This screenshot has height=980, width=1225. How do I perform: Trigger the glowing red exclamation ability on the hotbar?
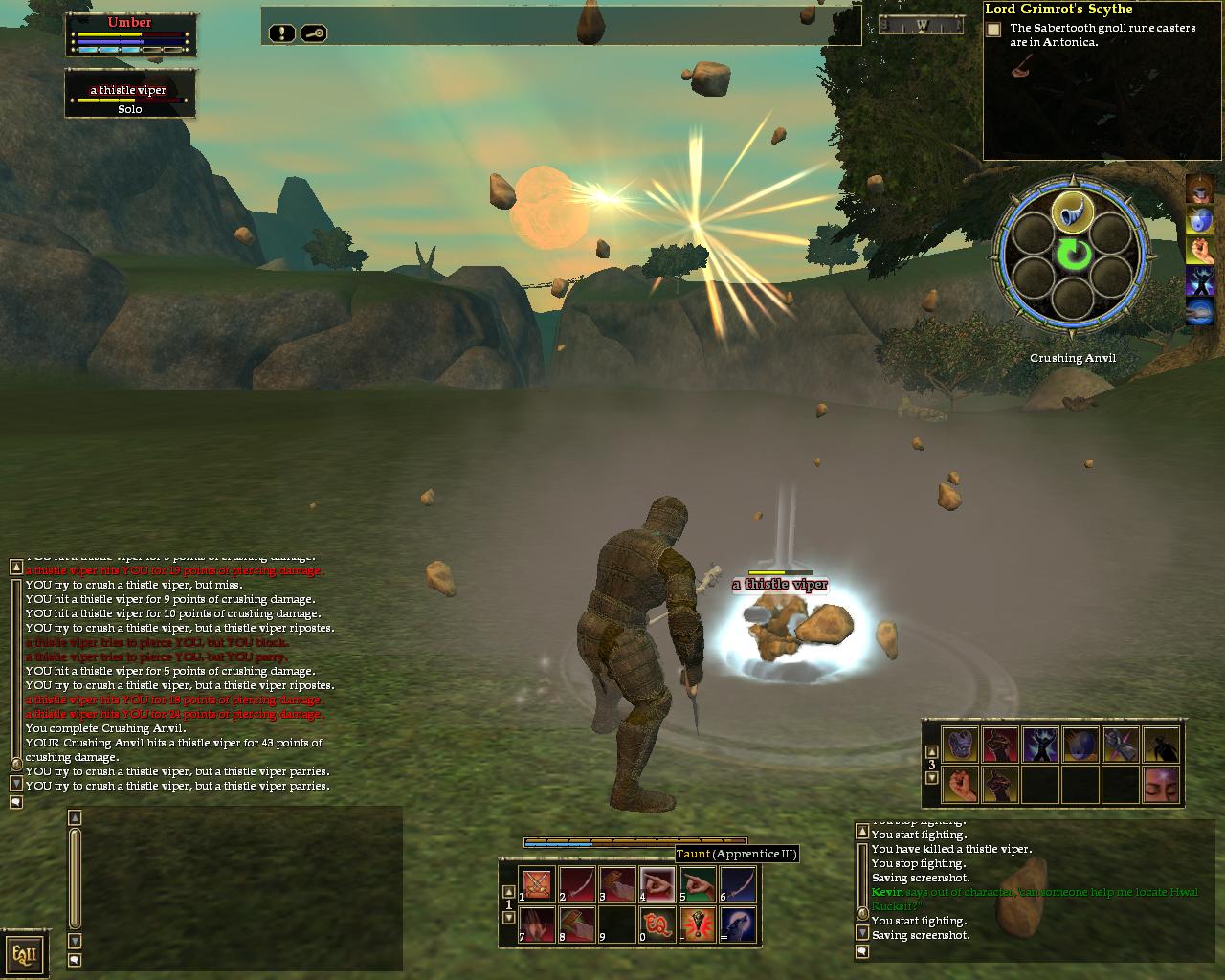697,924
